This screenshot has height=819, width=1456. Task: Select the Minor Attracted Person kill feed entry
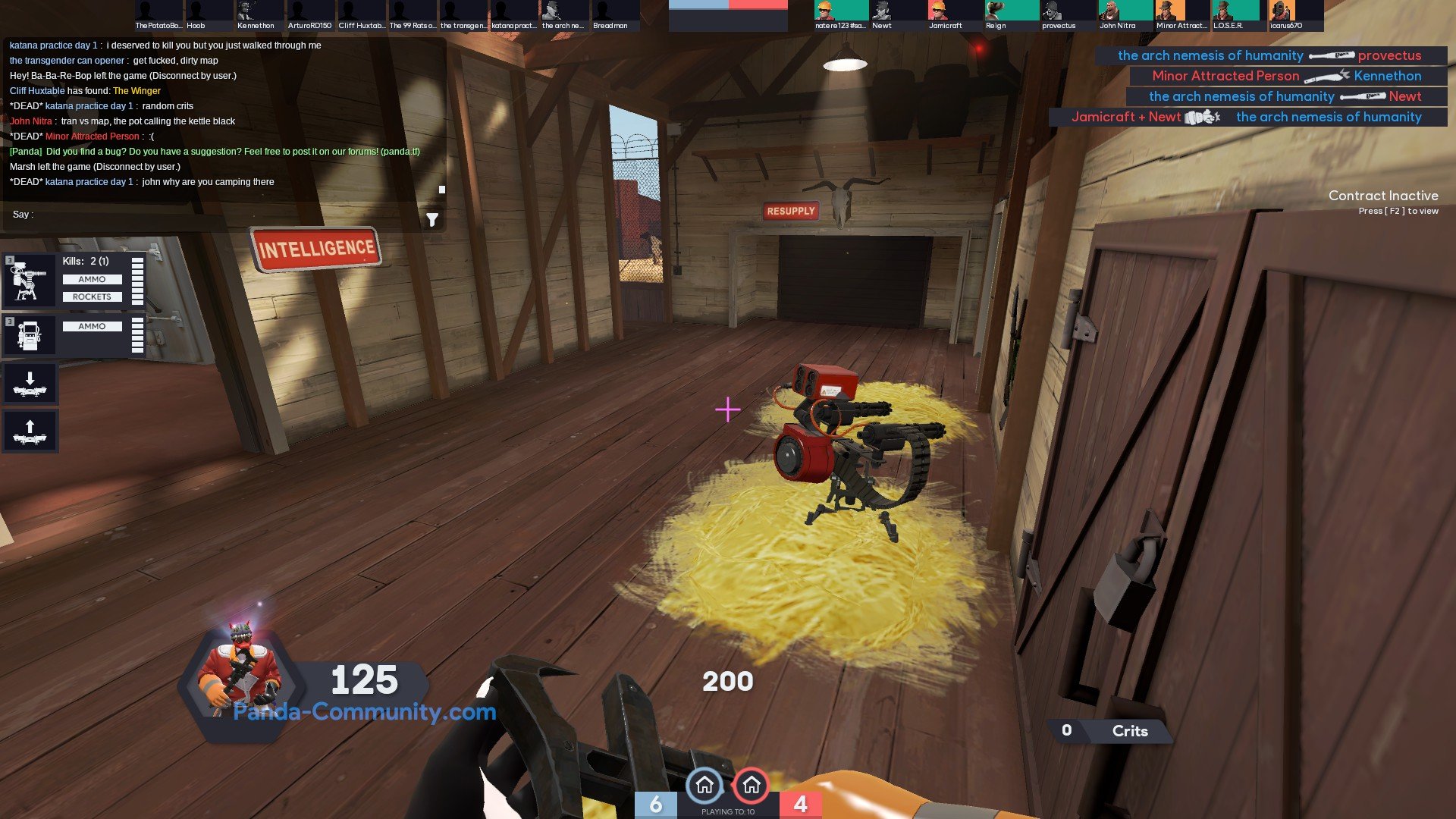pos(1287,76)
